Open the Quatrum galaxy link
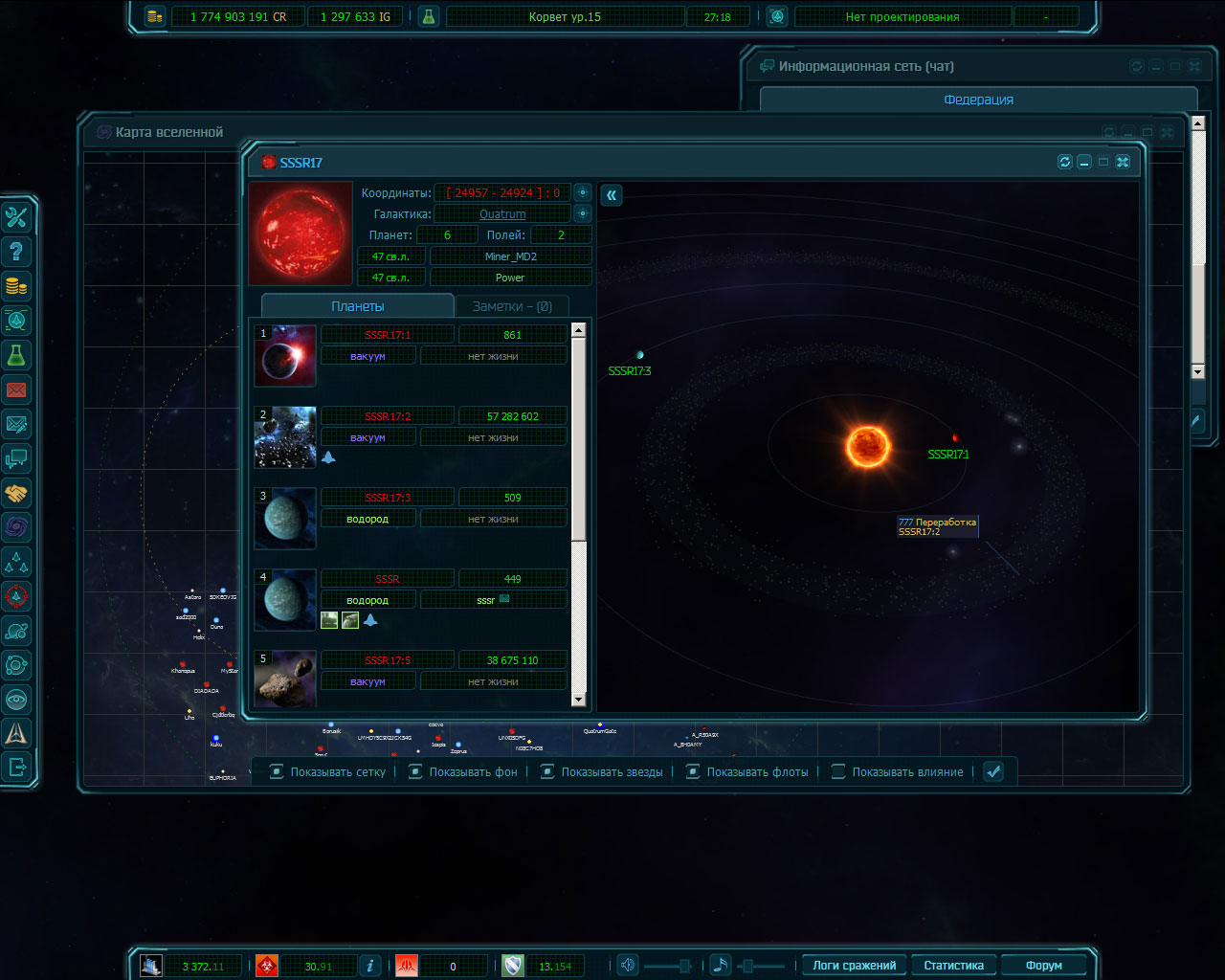 pos(502,214)
